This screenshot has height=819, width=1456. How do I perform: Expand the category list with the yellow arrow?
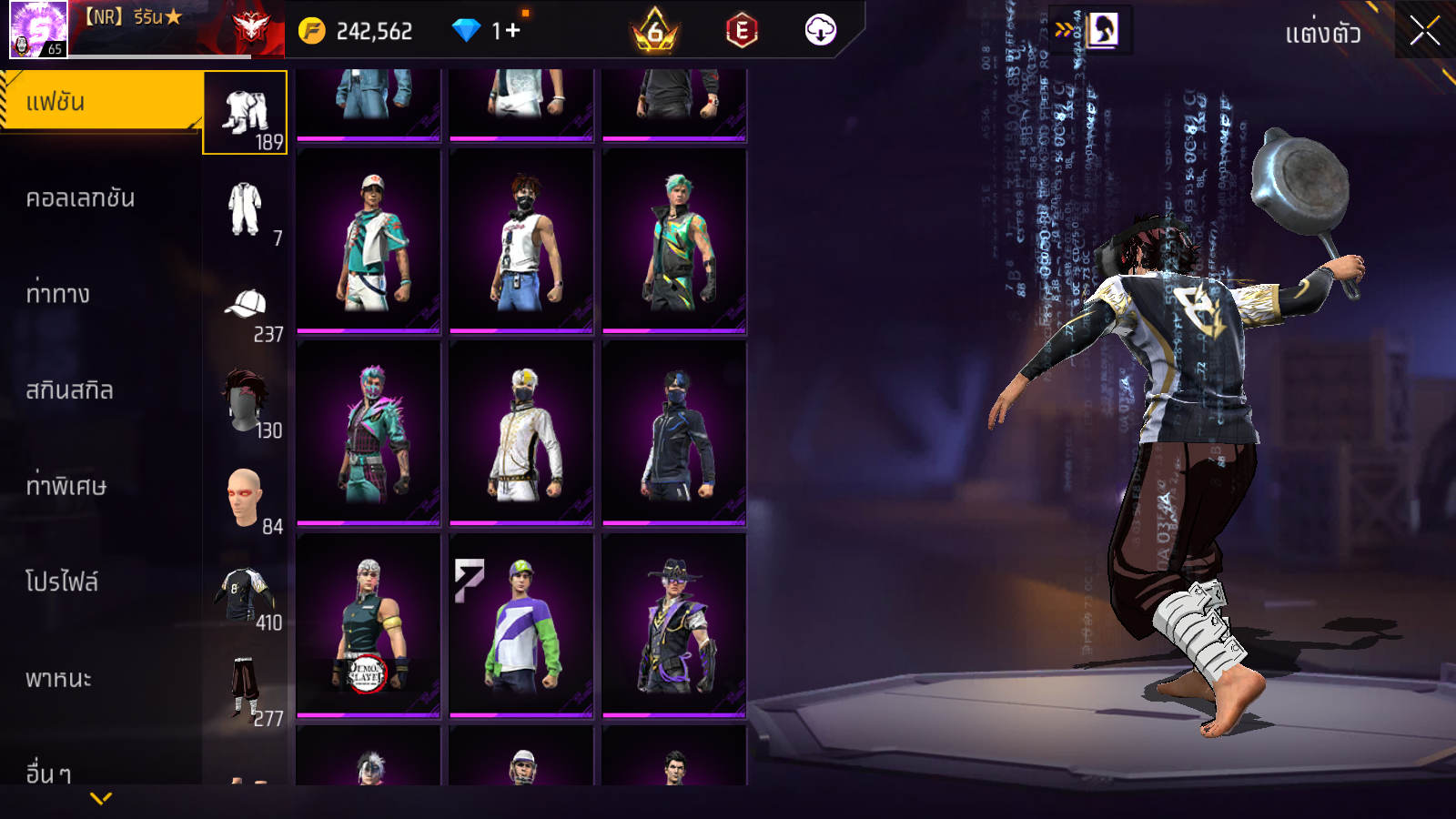tap(101, 798)
